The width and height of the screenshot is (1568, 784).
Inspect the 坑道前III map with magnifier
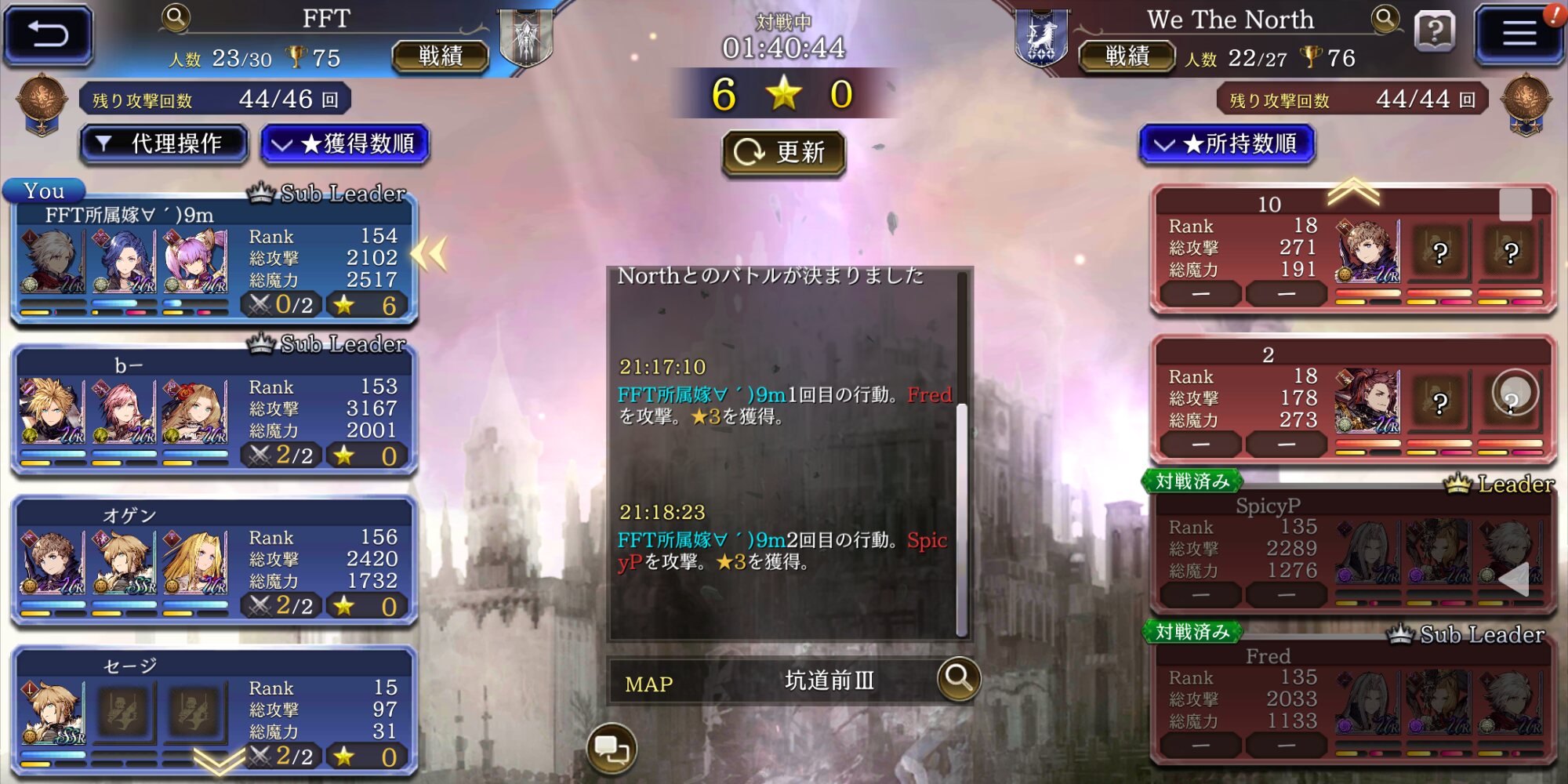[958, 677]
